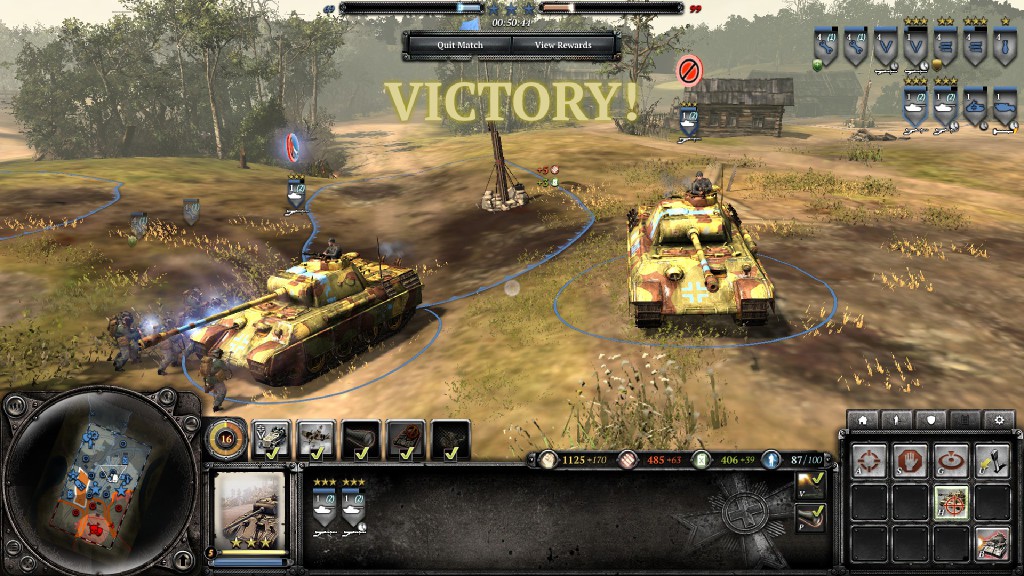Viewport: 1024px width, 576px height.
Task: Switch to the home base tab
Action: pos(863,419)
